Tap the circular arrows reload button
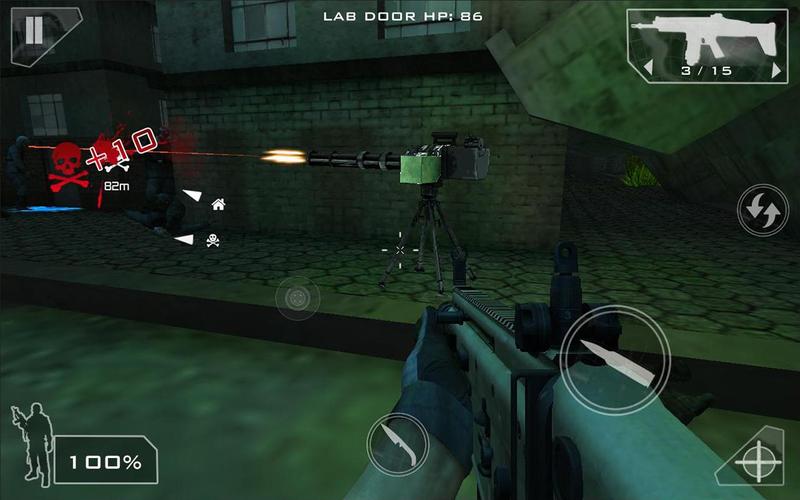This screenshot has height=500, width=800. pos(762,211)
